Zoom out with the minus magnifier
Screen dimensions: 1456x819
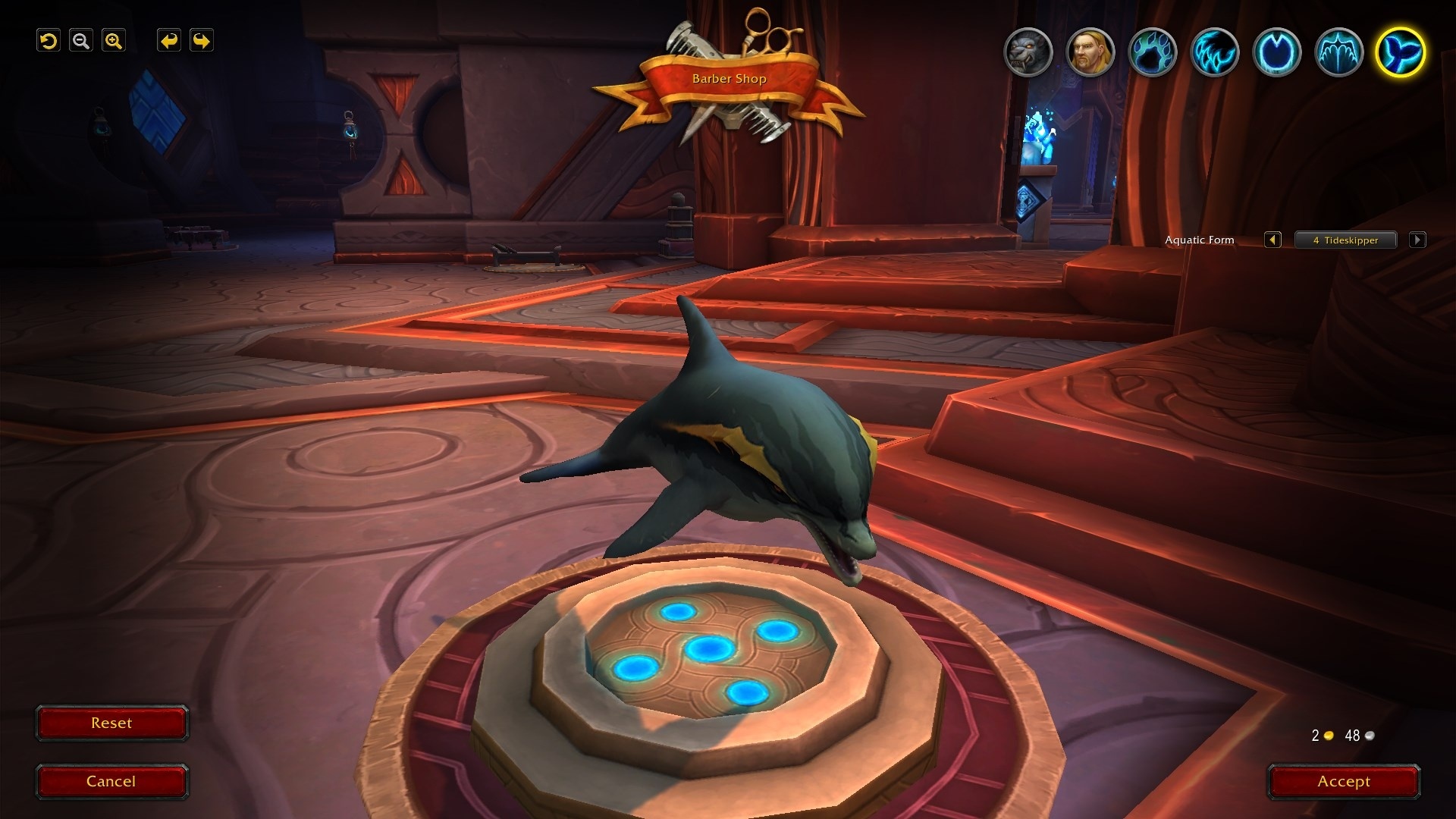[81, 41]
